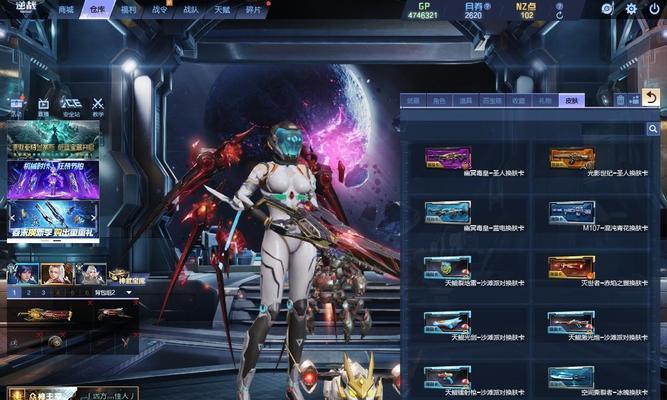Open the 战令 battle pass tab
The image size is (667, 400).
point(160,9)
